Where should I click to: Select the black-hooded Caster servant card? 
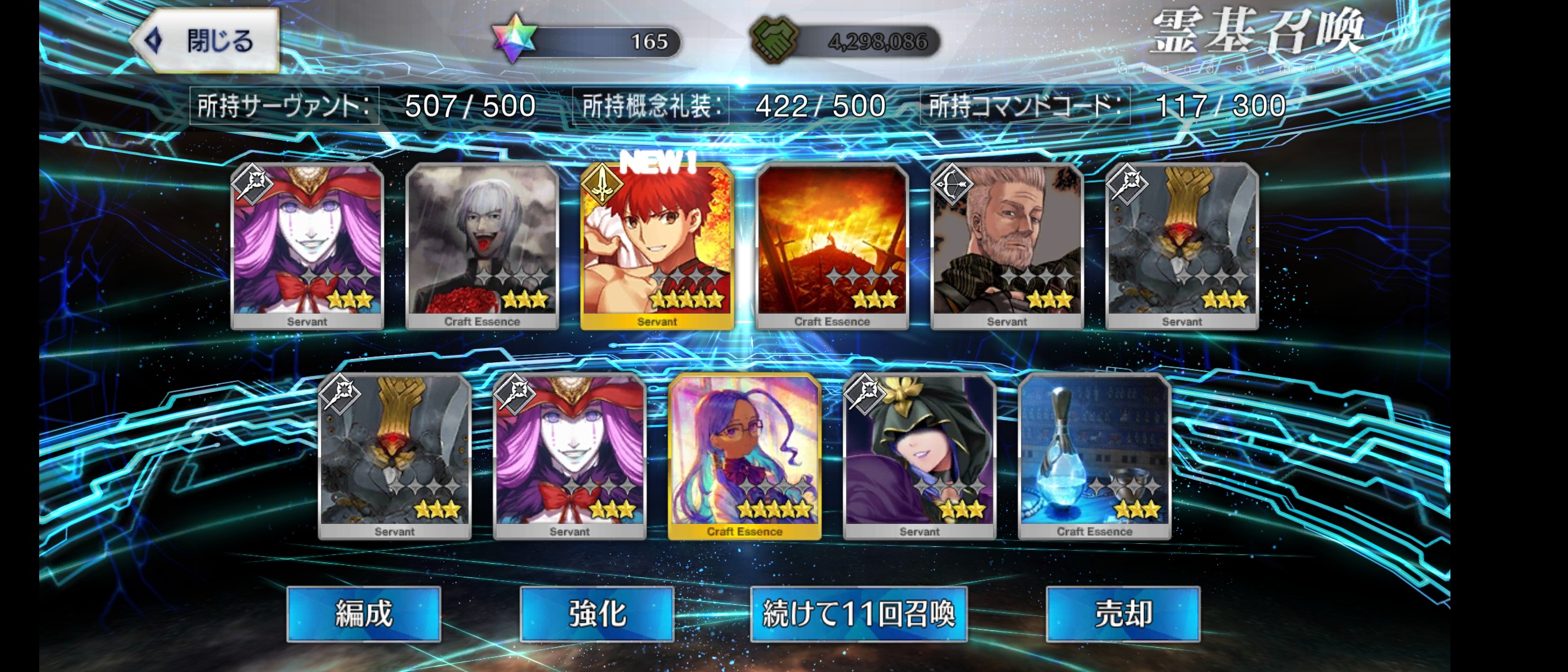[919, 456]
